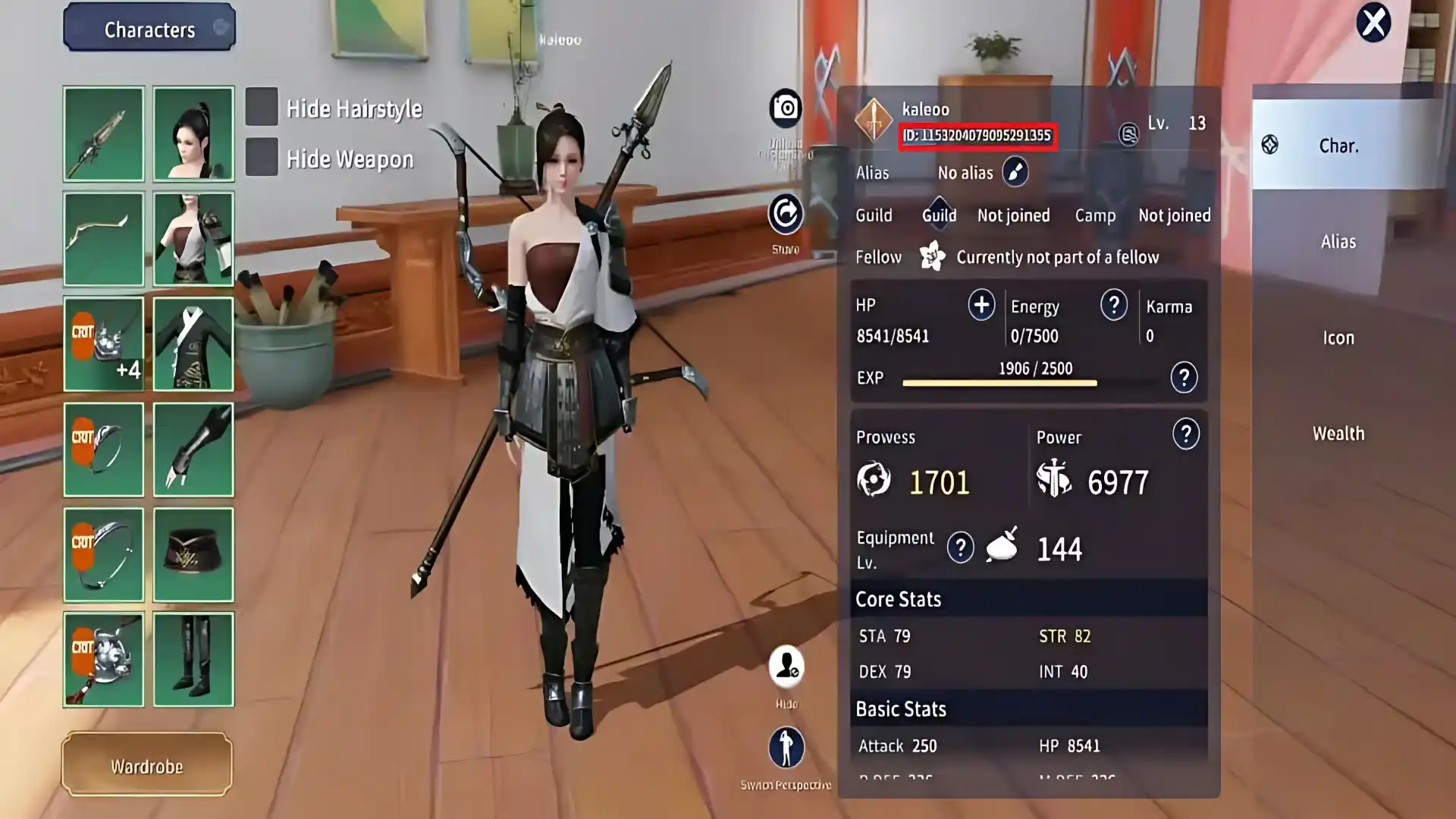Viewport: 1456px width, 819px height.
Task: Switch Perspective with the figure icon
Action: click(786, 748)
